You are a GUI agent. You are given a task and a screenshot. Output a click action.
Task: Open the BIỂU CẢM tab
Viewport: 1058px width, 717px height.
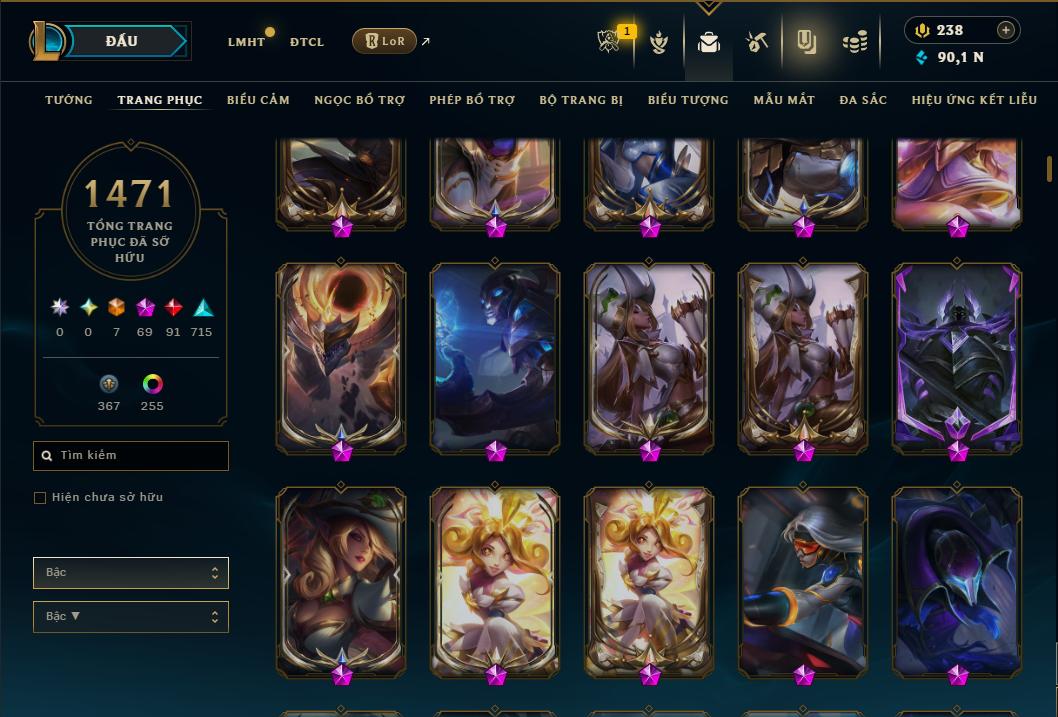click(258, 100)
